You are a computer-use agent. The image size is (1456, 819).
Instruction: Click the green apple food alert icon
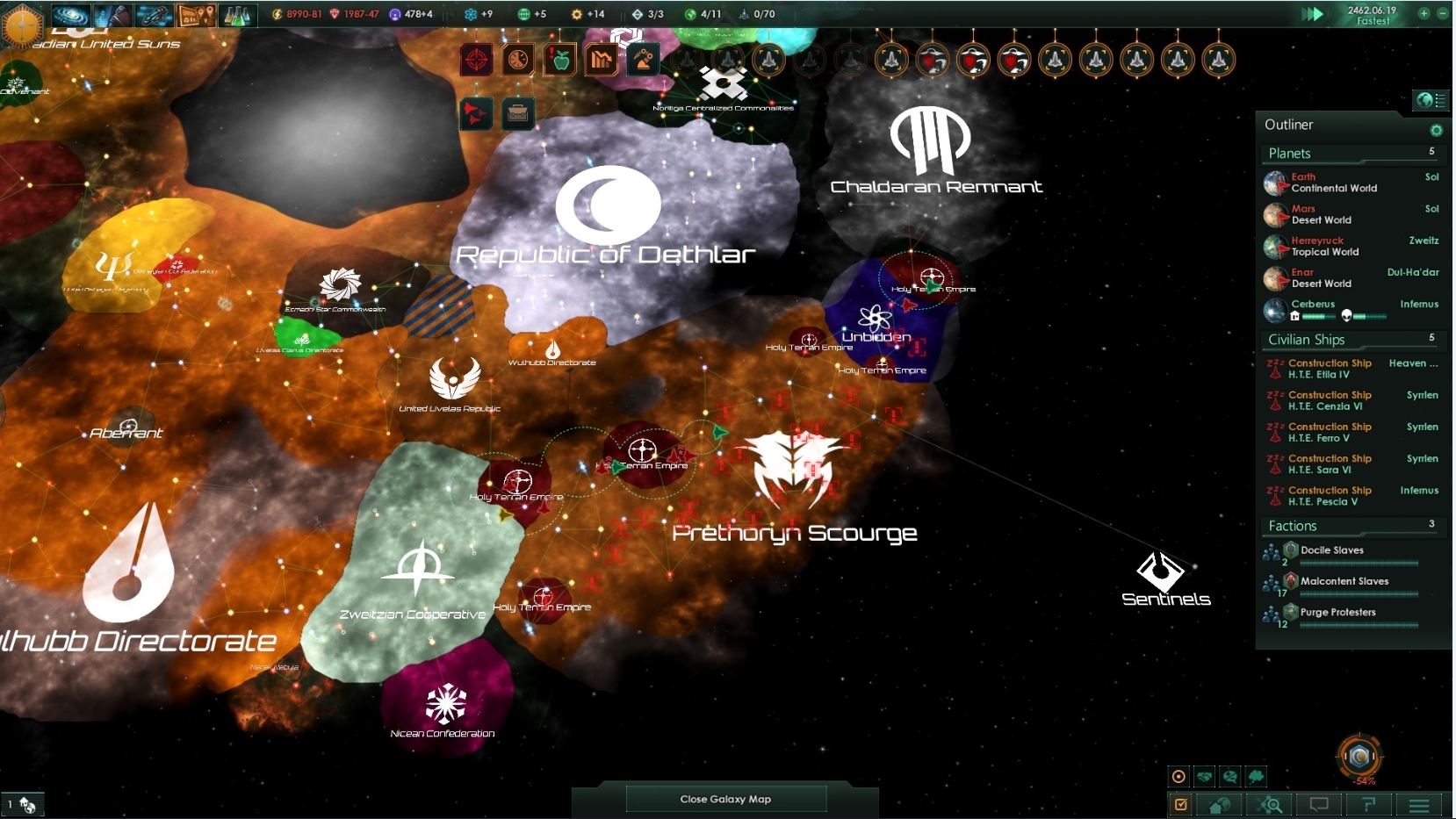pyautogui.click(x=561, y=60)
